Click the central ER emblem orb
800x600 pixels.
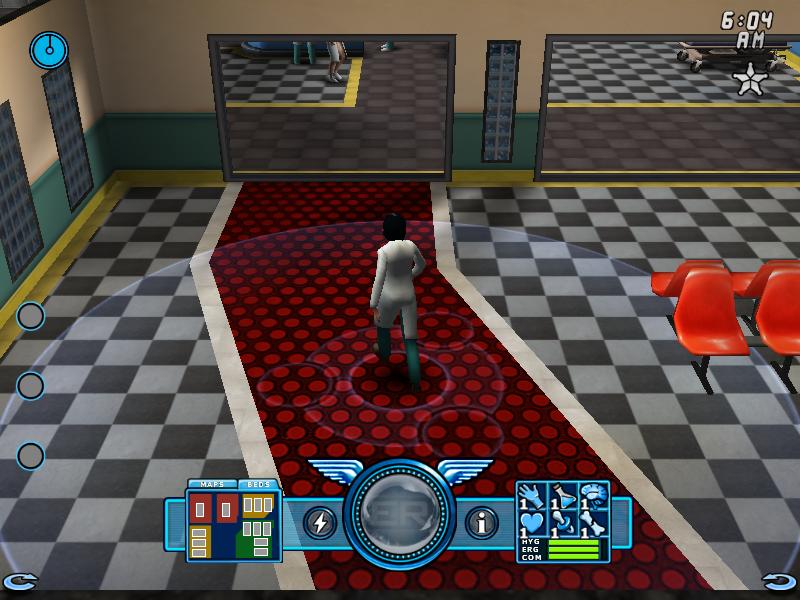click(x=400, y=515)
